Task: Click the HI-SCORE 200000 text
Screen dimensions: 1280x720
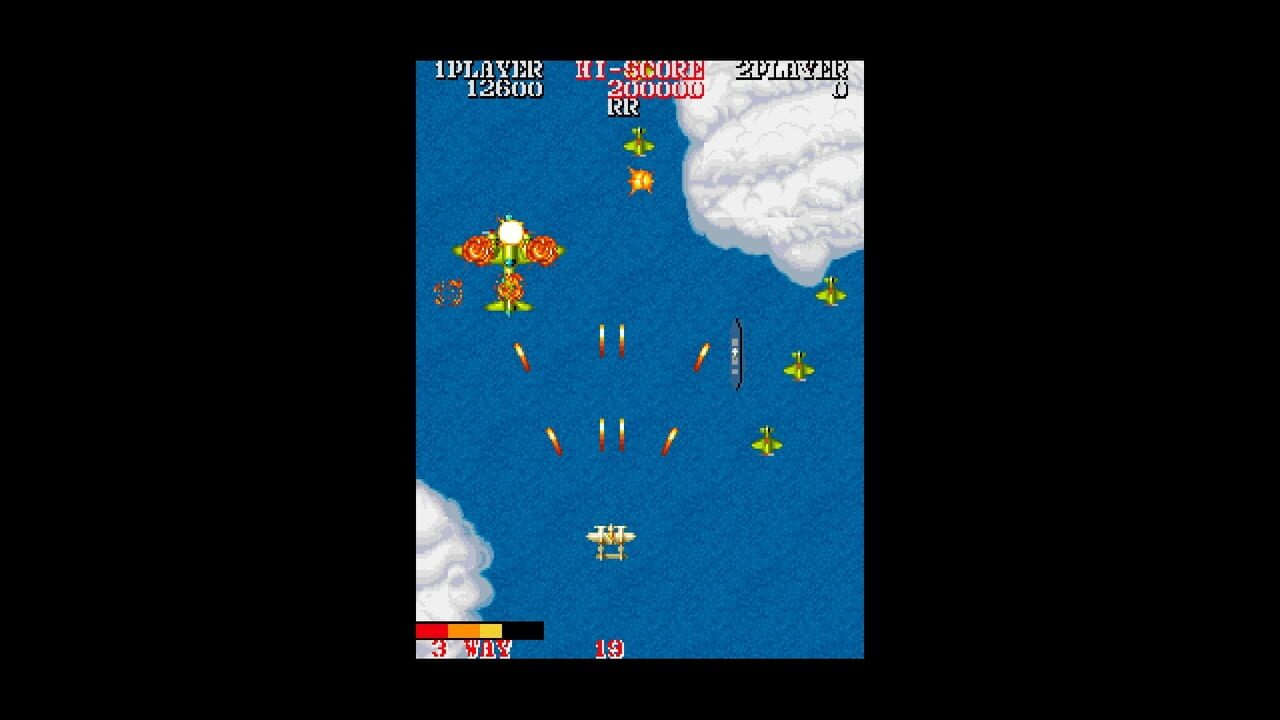Action: pyautogui.click(x=648, y=88)
